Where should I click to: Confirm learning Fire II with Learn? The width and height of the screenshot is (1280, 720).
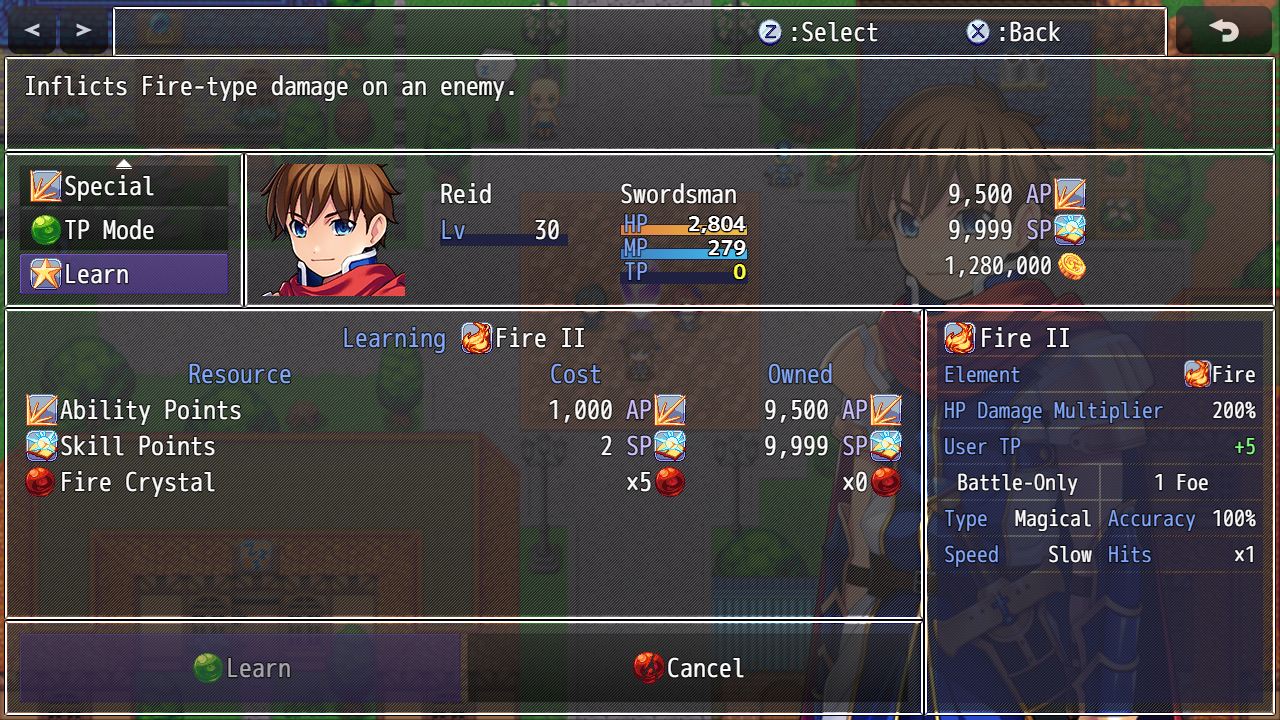241,668
